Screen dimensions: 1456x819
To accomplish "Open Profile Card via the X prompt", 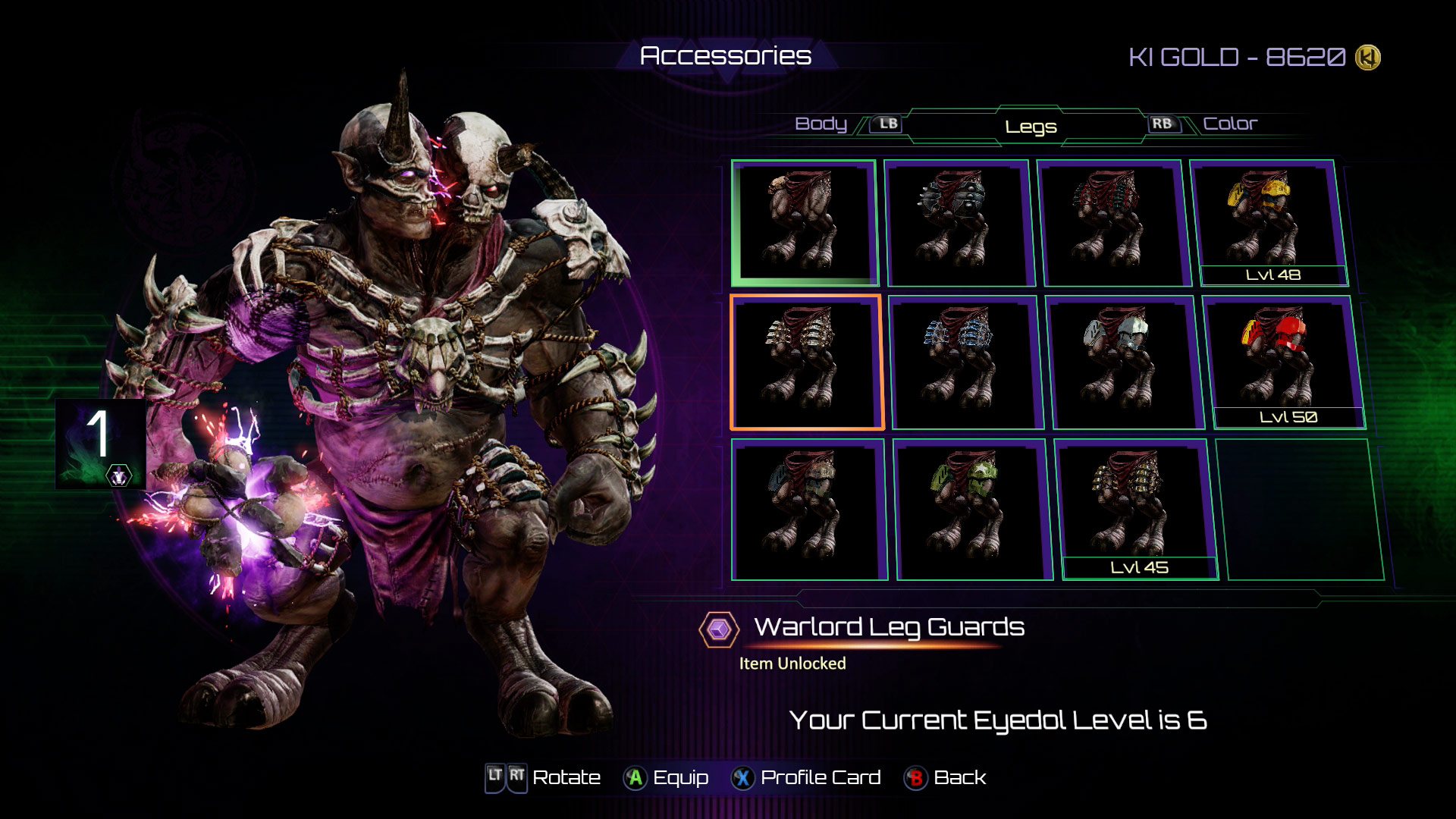I will 820,777.
